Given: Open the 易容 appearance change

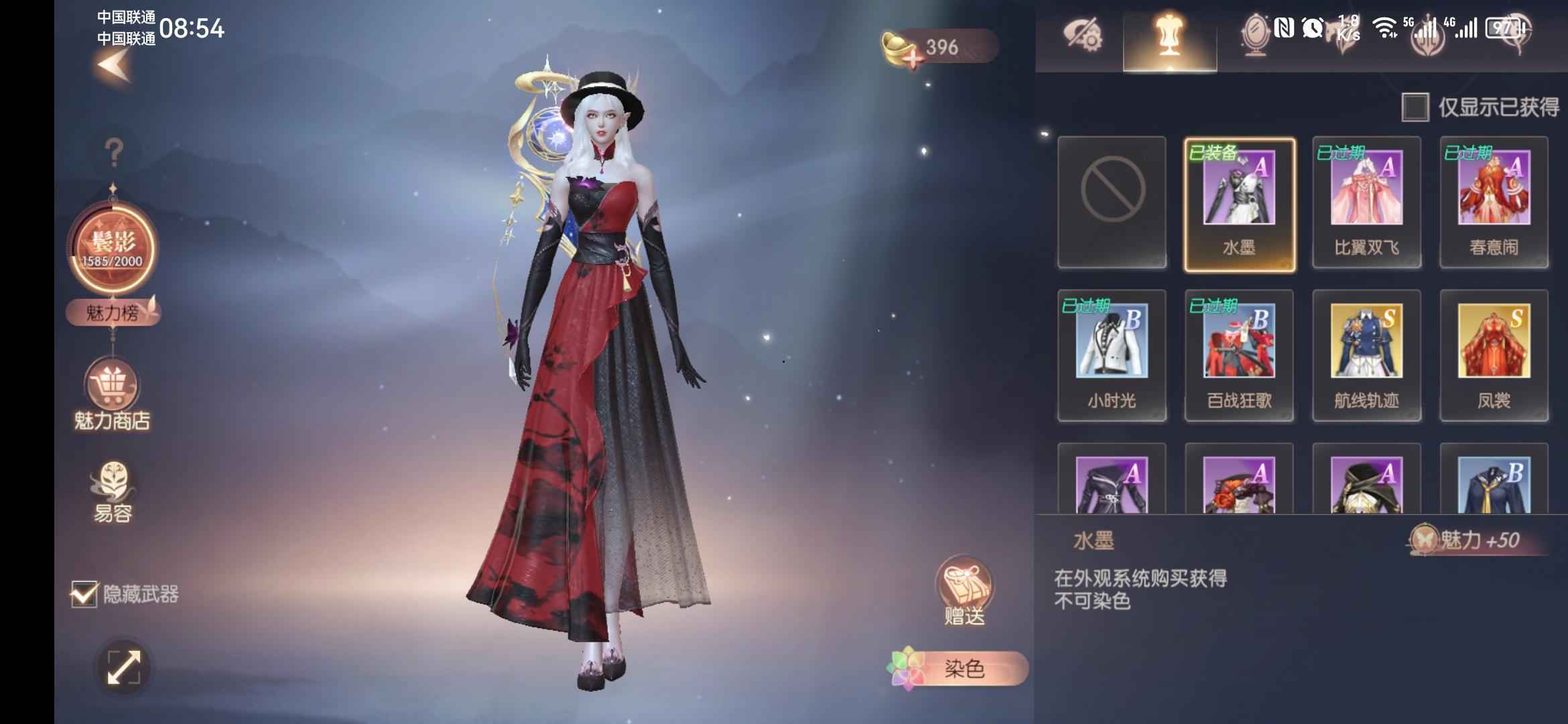Looking at the screenshot, I should [113, 493].
